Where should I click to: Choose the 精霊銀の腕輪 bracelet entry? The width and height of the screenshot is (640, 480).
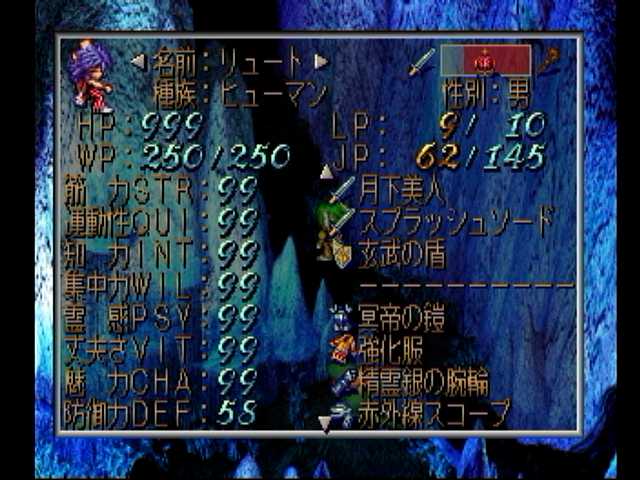point(425,381)
